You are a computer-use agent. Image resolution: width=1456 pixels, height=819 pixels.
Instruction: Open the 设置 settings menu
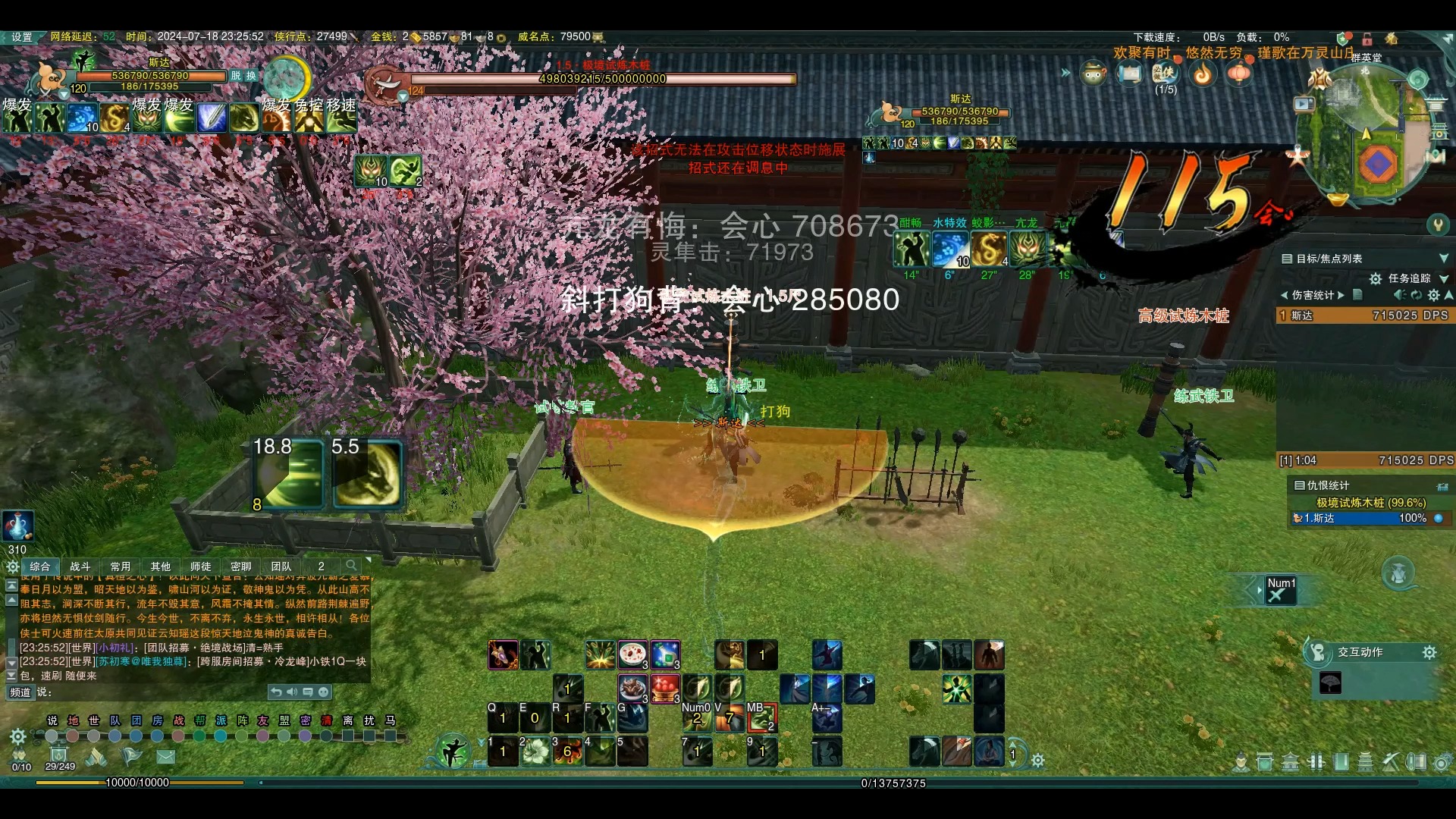(21, 37)
